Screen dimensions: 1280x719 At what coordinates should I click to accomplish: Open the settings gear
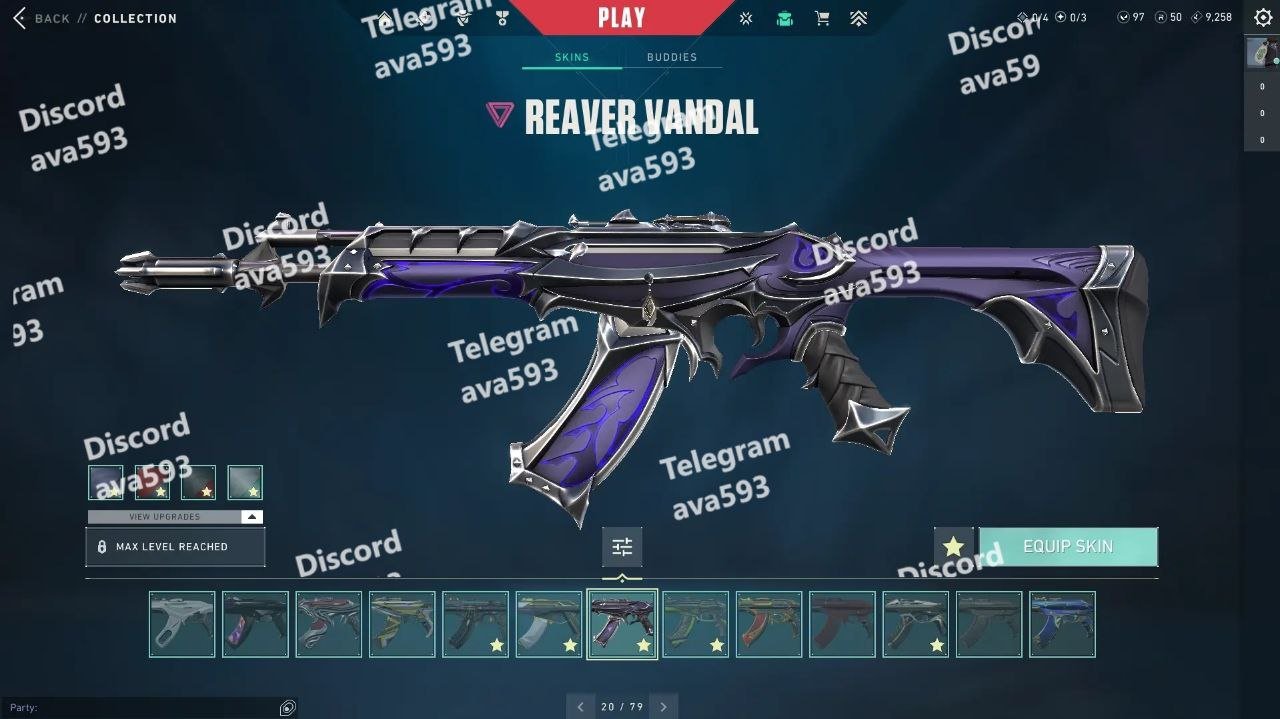pos(1263,18)
